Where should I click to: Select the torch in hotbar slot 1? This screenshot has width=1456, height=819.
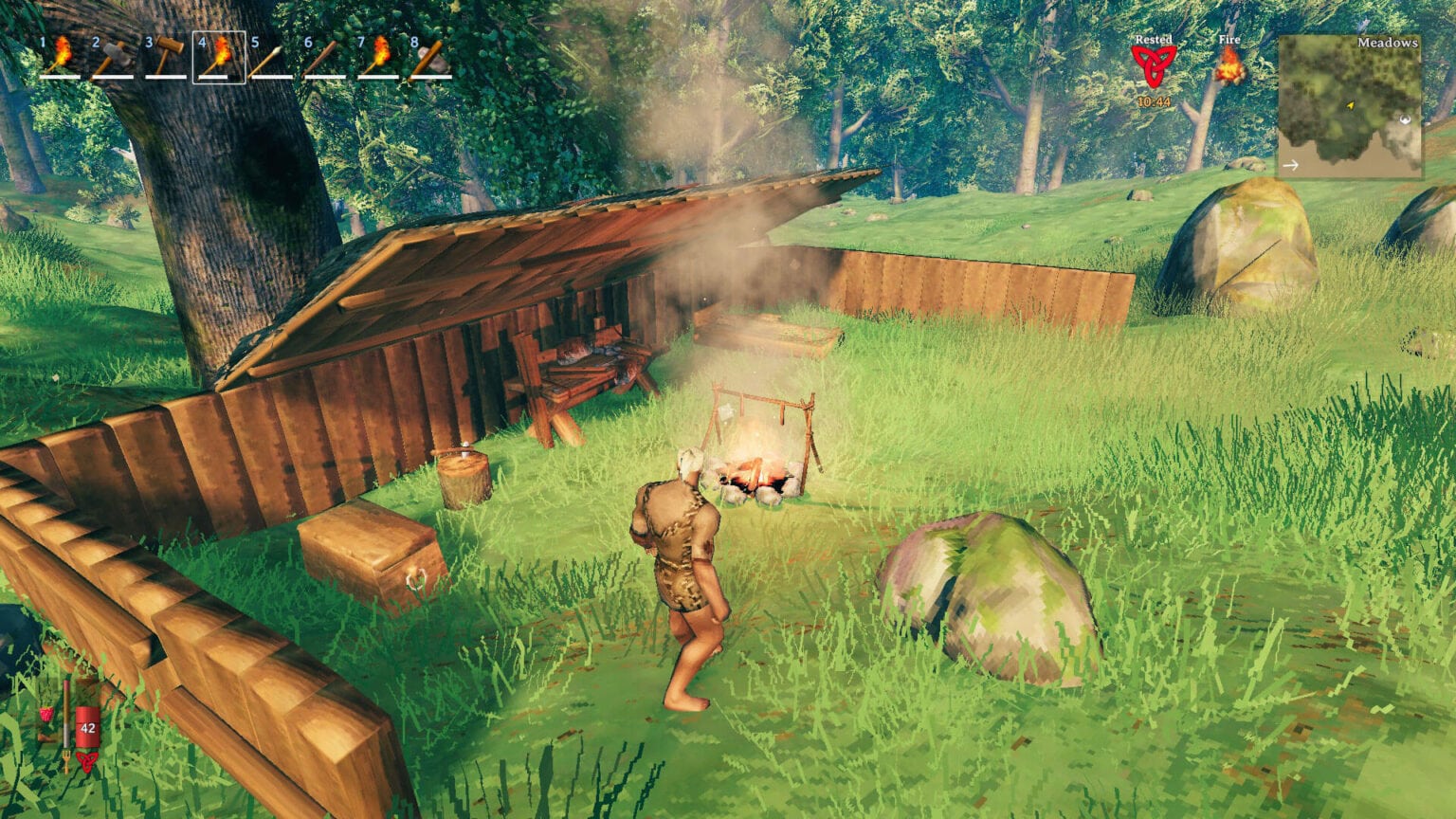tap(60, 58)
